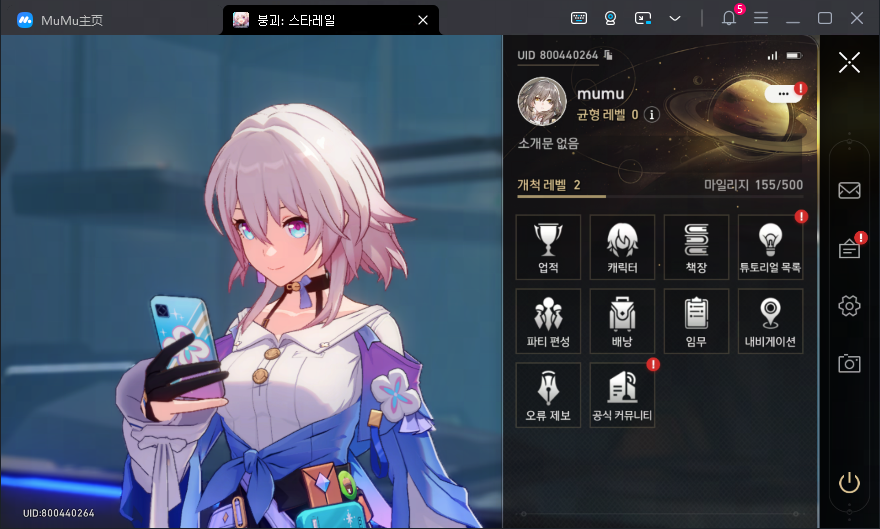Close the phone menu with the X
This screenshot has width=880, height=529.
[x=849, y=63]
